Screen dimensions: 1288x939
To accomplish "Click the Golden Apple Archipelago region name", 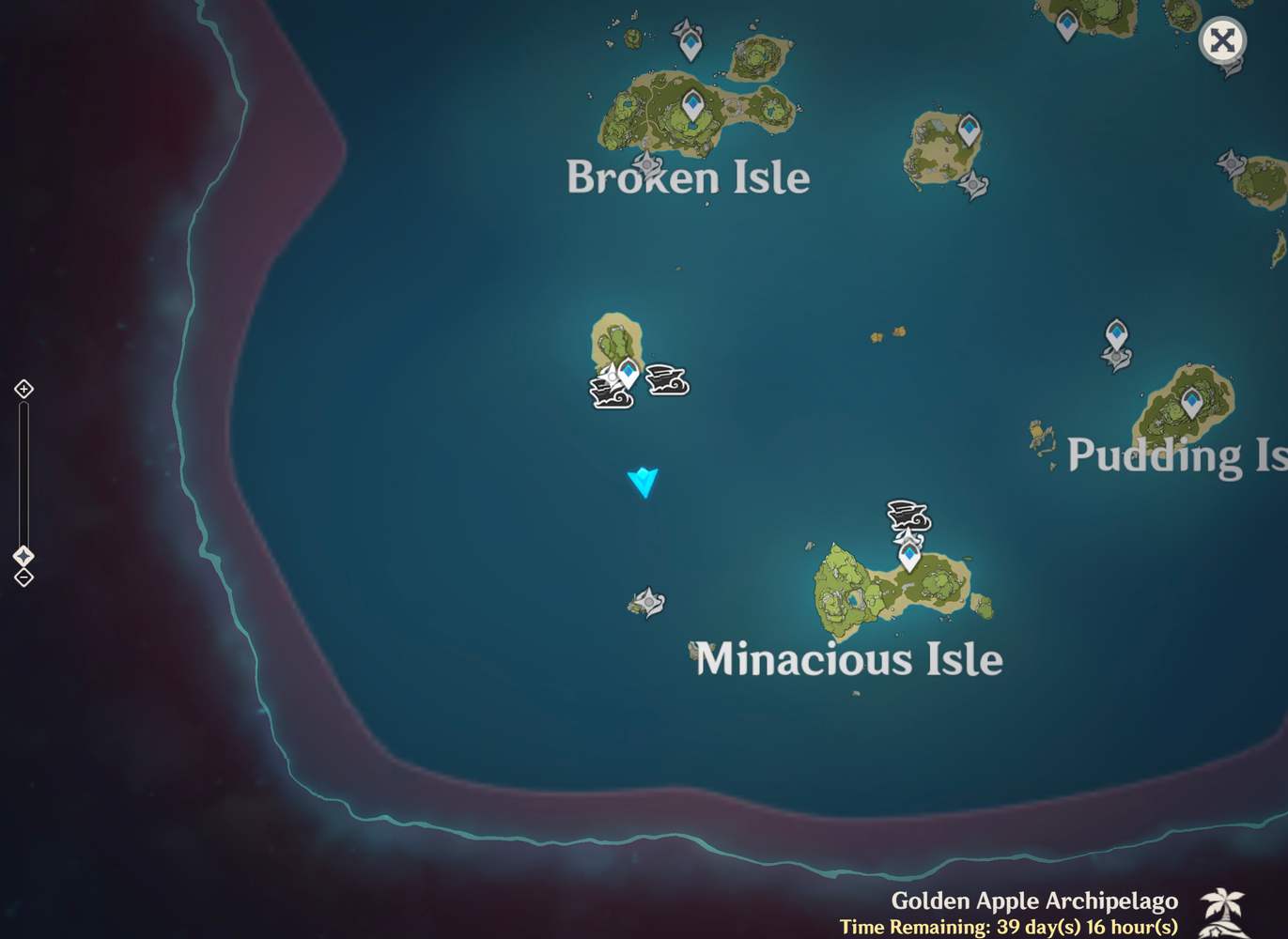I will [x=1033, y=900].
